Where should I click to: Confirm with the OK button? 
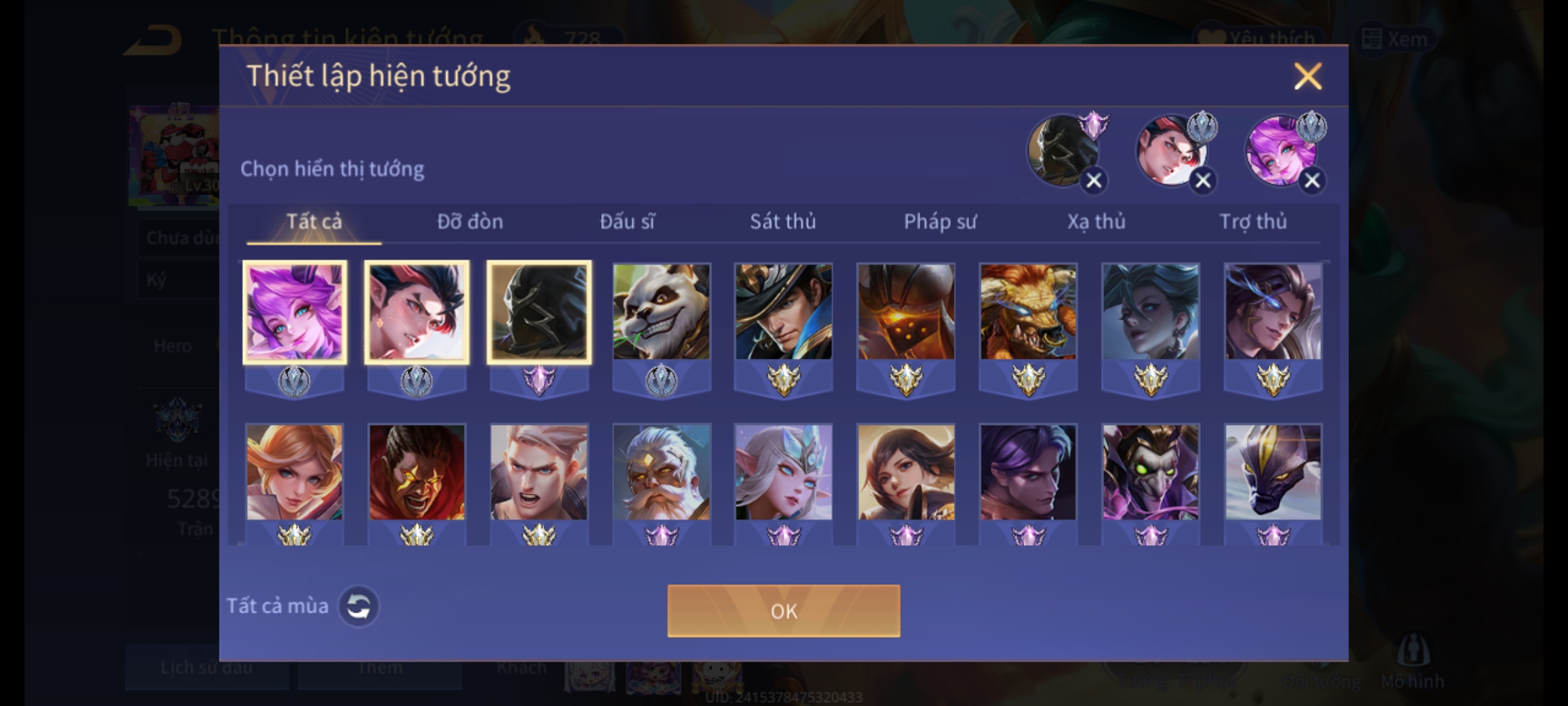click(x=783, y=611)
